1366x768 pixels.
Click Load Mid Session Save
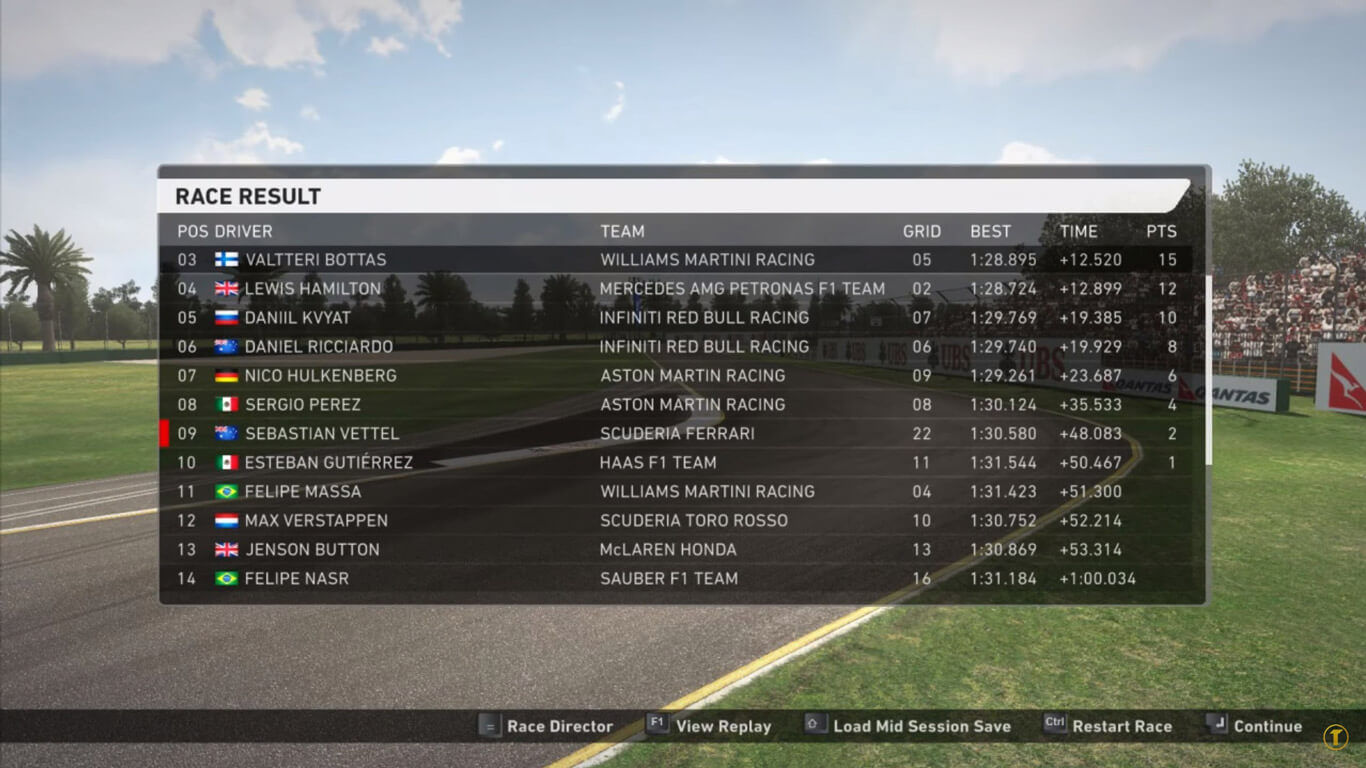pyautogui.click(x=921, y=726)
